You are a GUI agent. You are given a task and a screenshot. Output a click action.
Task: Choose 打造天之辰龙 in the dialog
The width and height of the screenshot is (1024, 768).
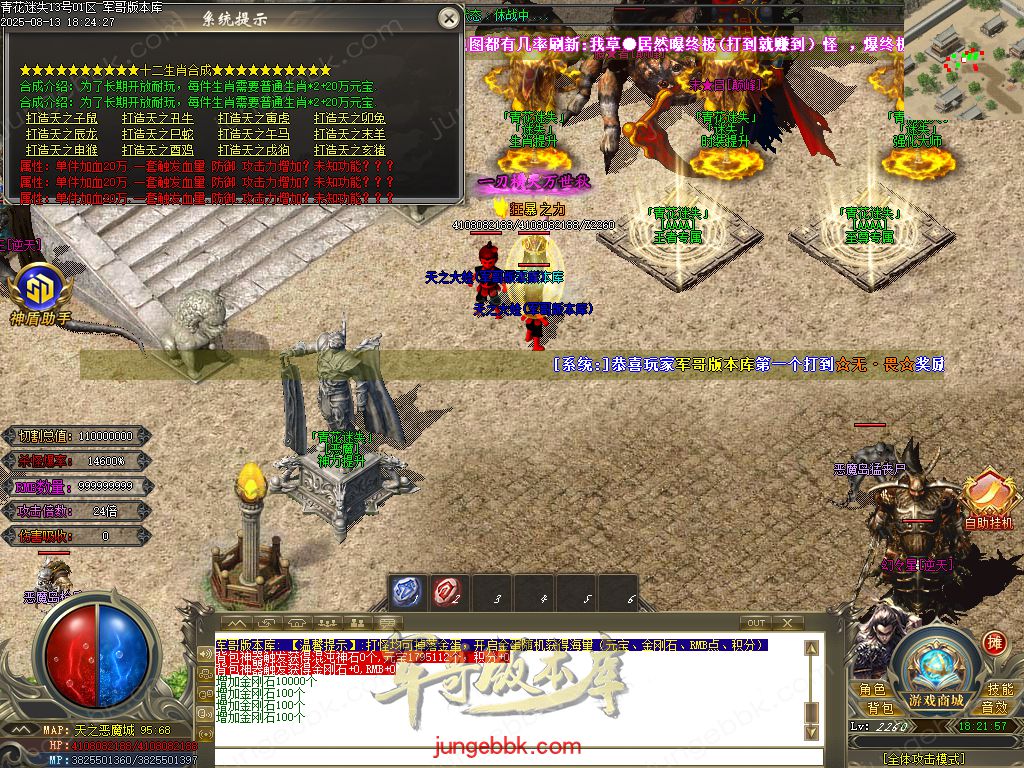tap(62, 134)
